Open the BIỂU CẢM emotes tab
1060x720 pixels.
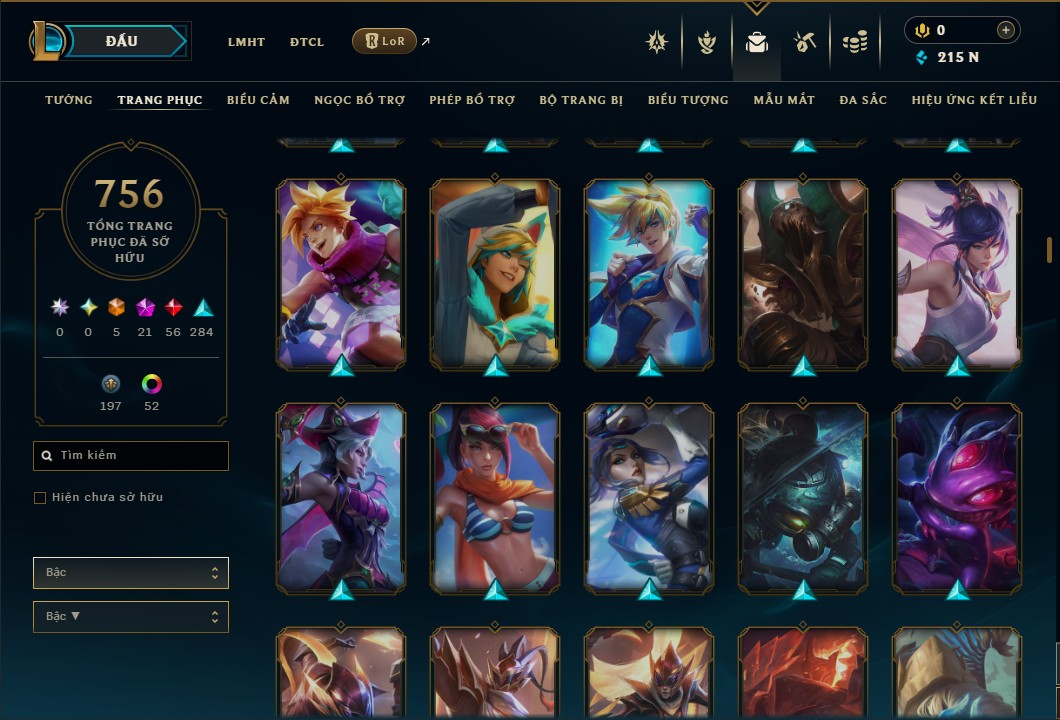tap(258, 100)
